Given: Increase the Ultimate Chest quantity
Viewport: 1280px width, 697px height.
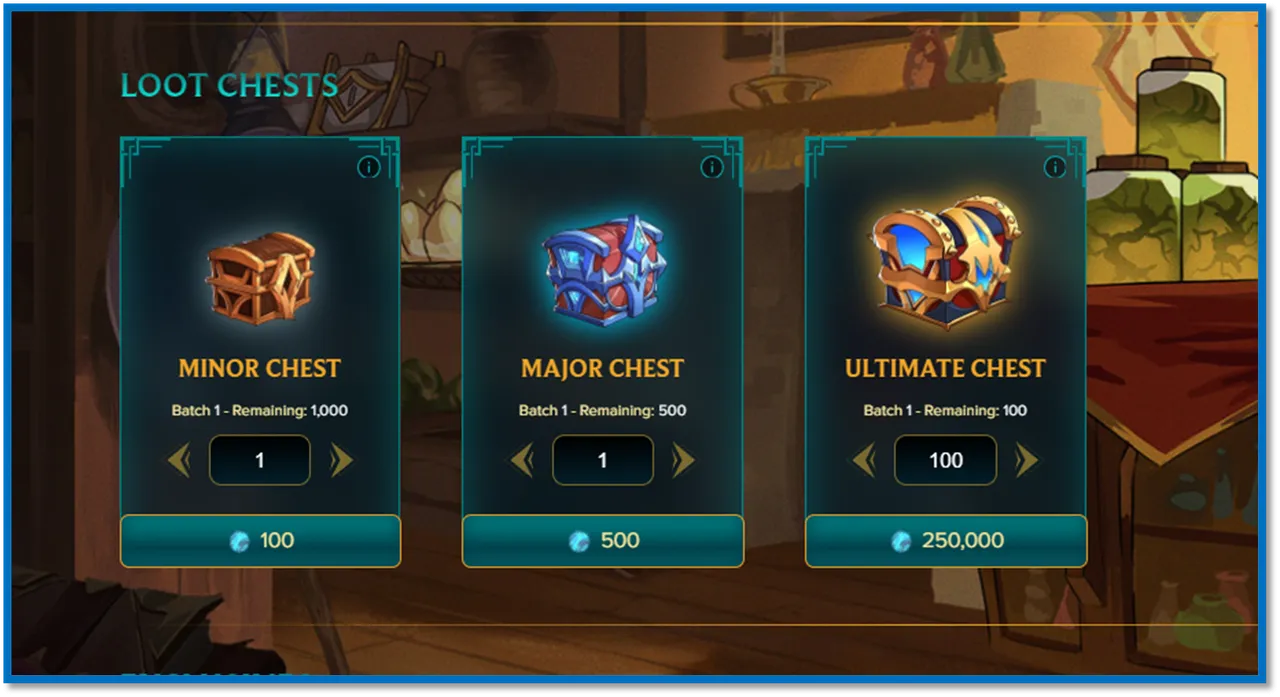Looking at the screenshot, I should pos(1027,460).
